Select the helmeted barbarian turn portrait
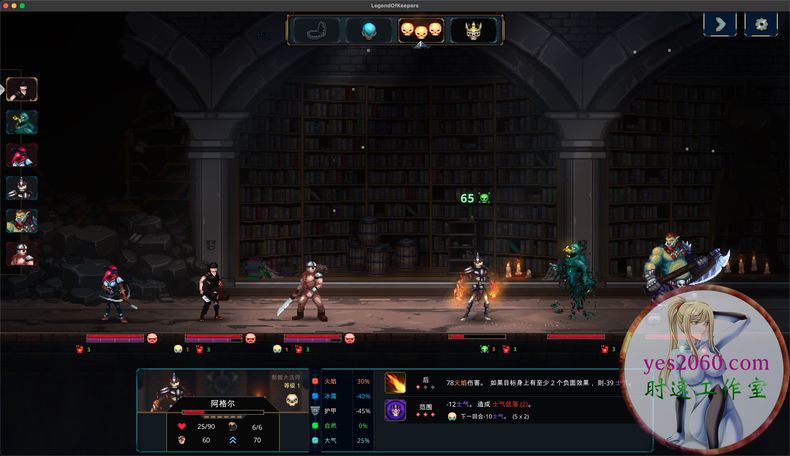Viewport: 790px width, 456px height. 22,254
